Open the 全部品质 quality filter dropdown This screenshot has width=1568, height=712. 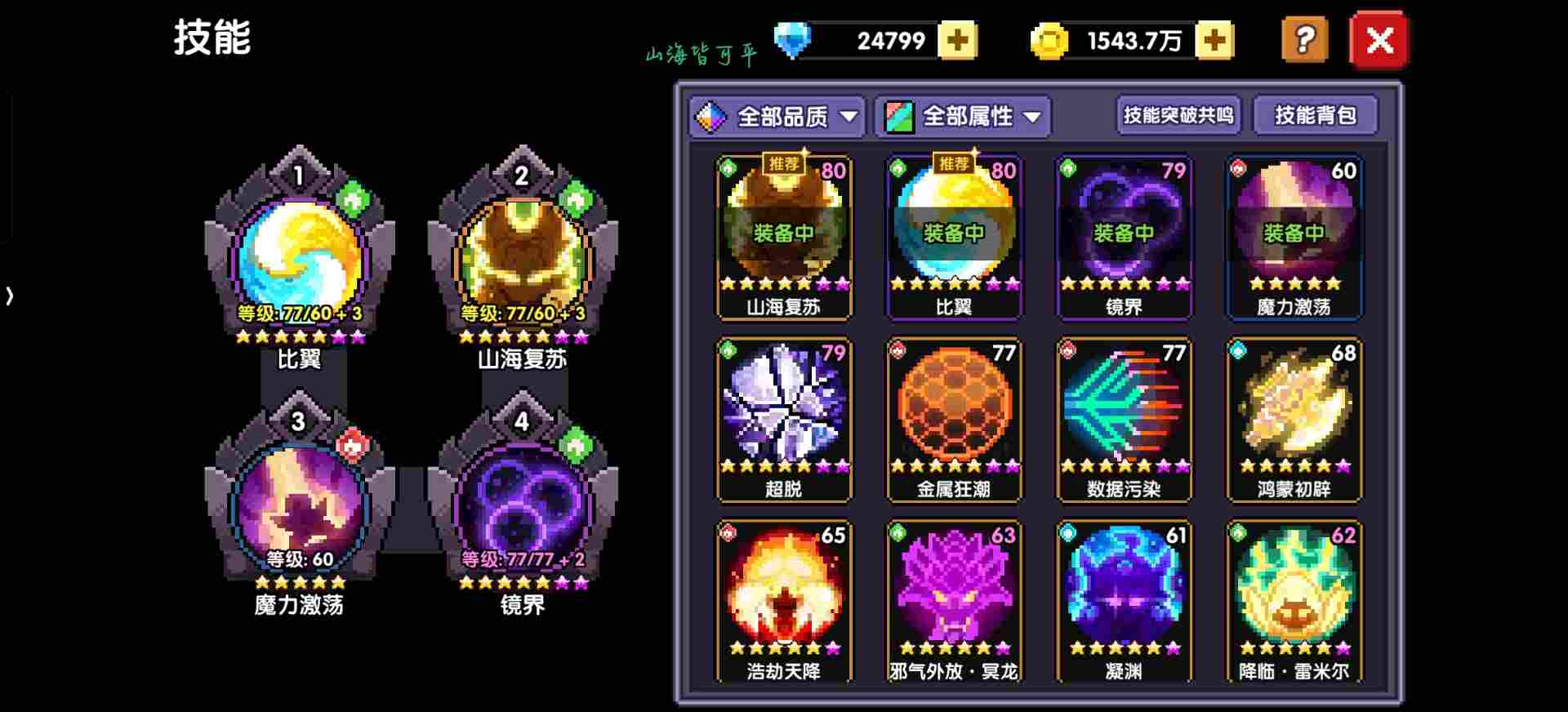click(777, 117)
